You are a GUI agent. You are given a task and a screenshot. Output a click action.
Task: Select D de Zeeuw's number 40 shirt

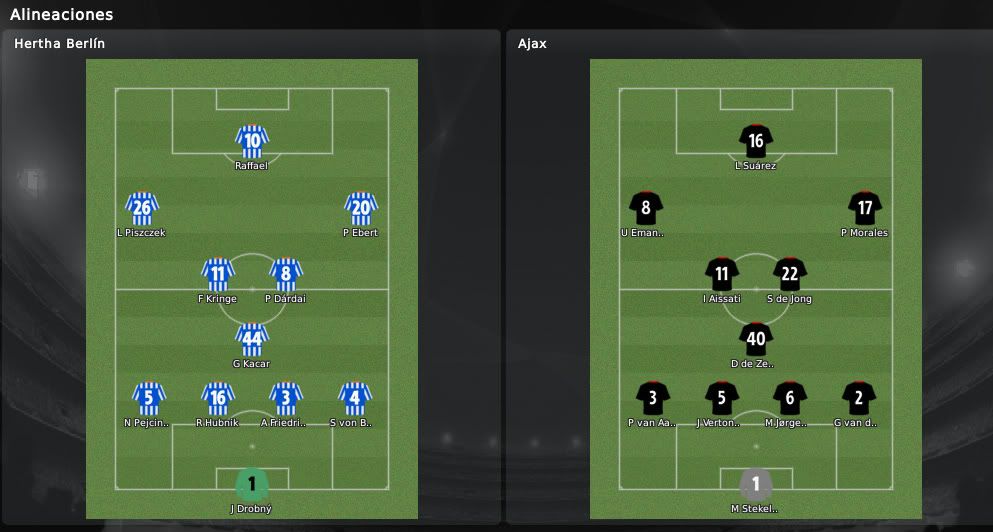[756, 339]
